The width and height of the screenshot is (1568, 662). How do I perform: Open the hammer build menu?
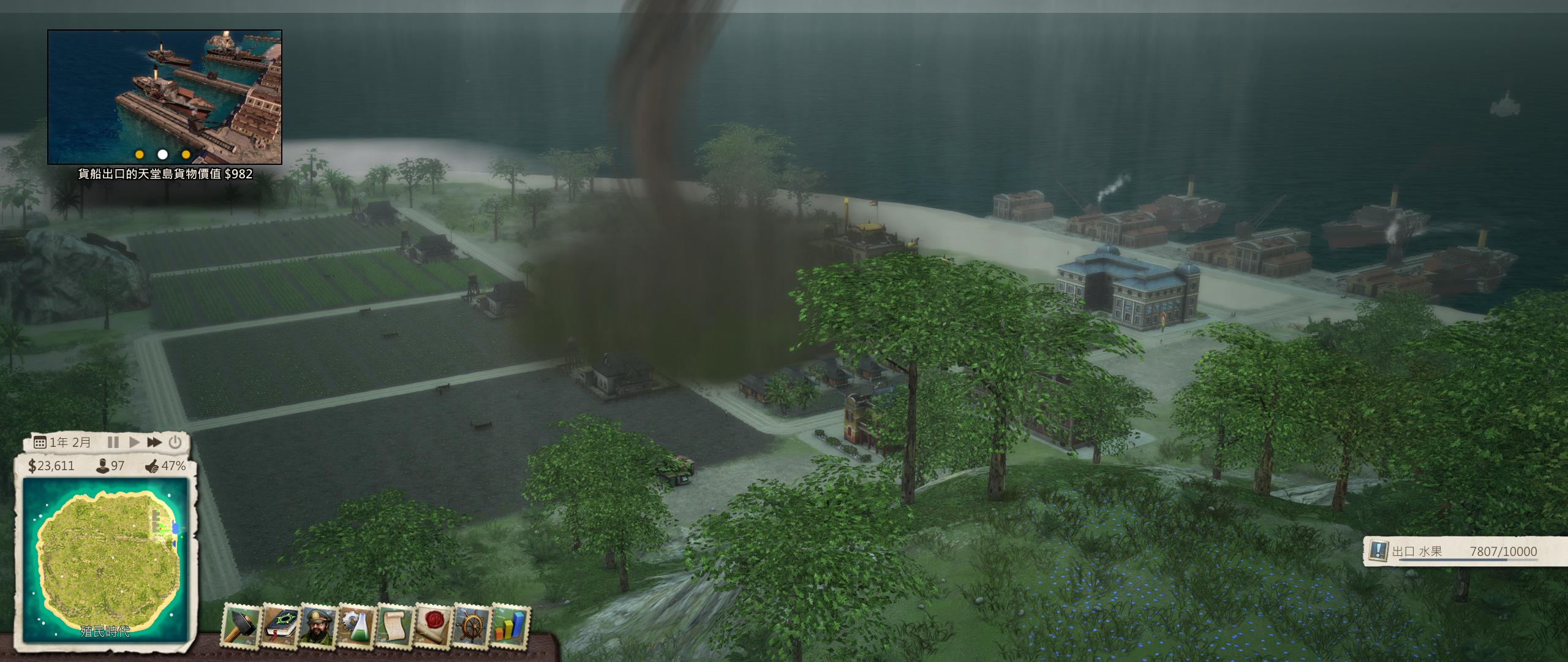(241, 625)
